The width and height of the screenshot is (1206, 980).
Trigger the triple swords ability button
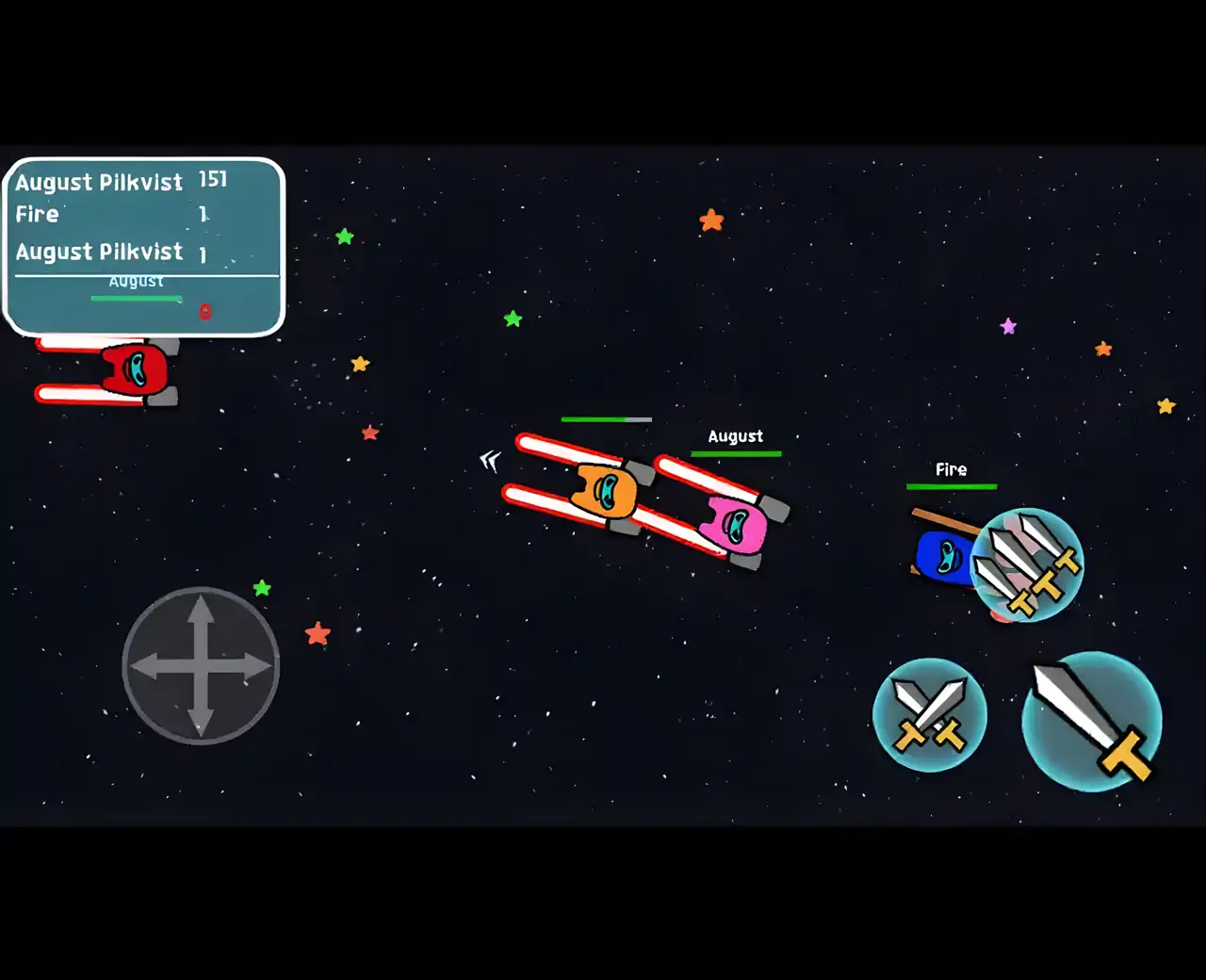click(x=1028, y=564)
